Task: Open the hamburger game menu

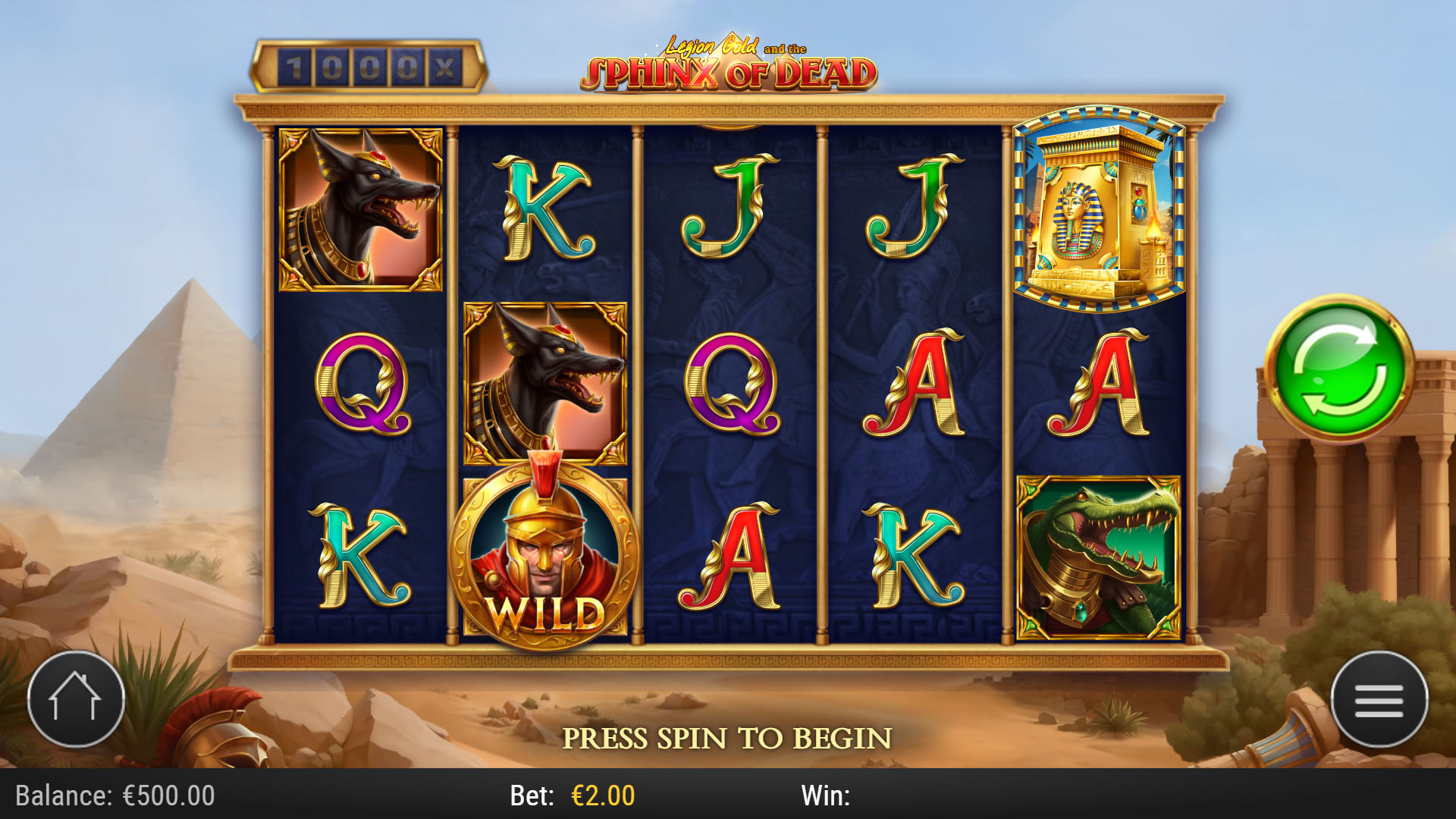Action: click(1379, 699)
